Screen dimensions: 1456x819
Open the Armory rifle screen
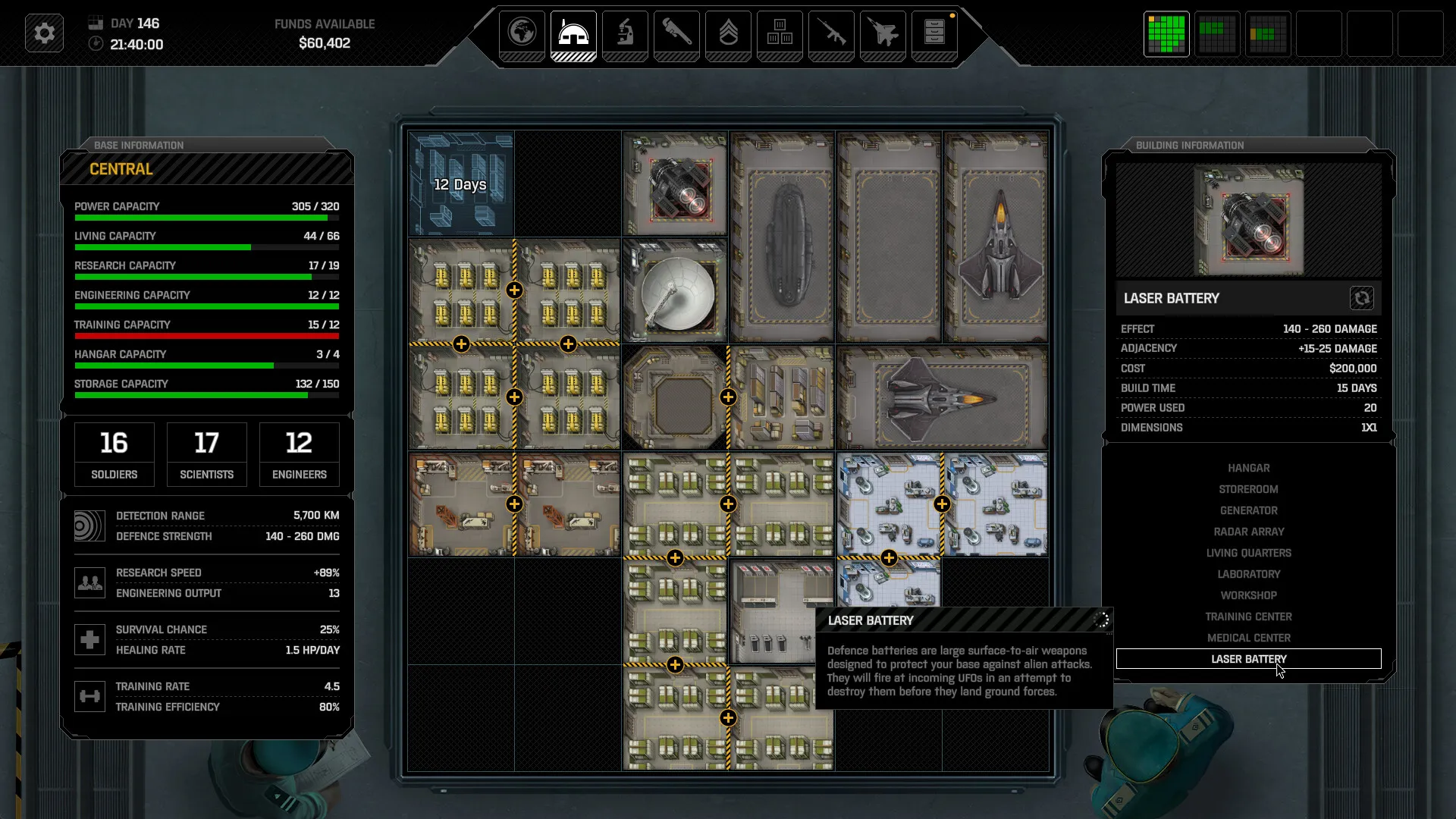point(831,34)
